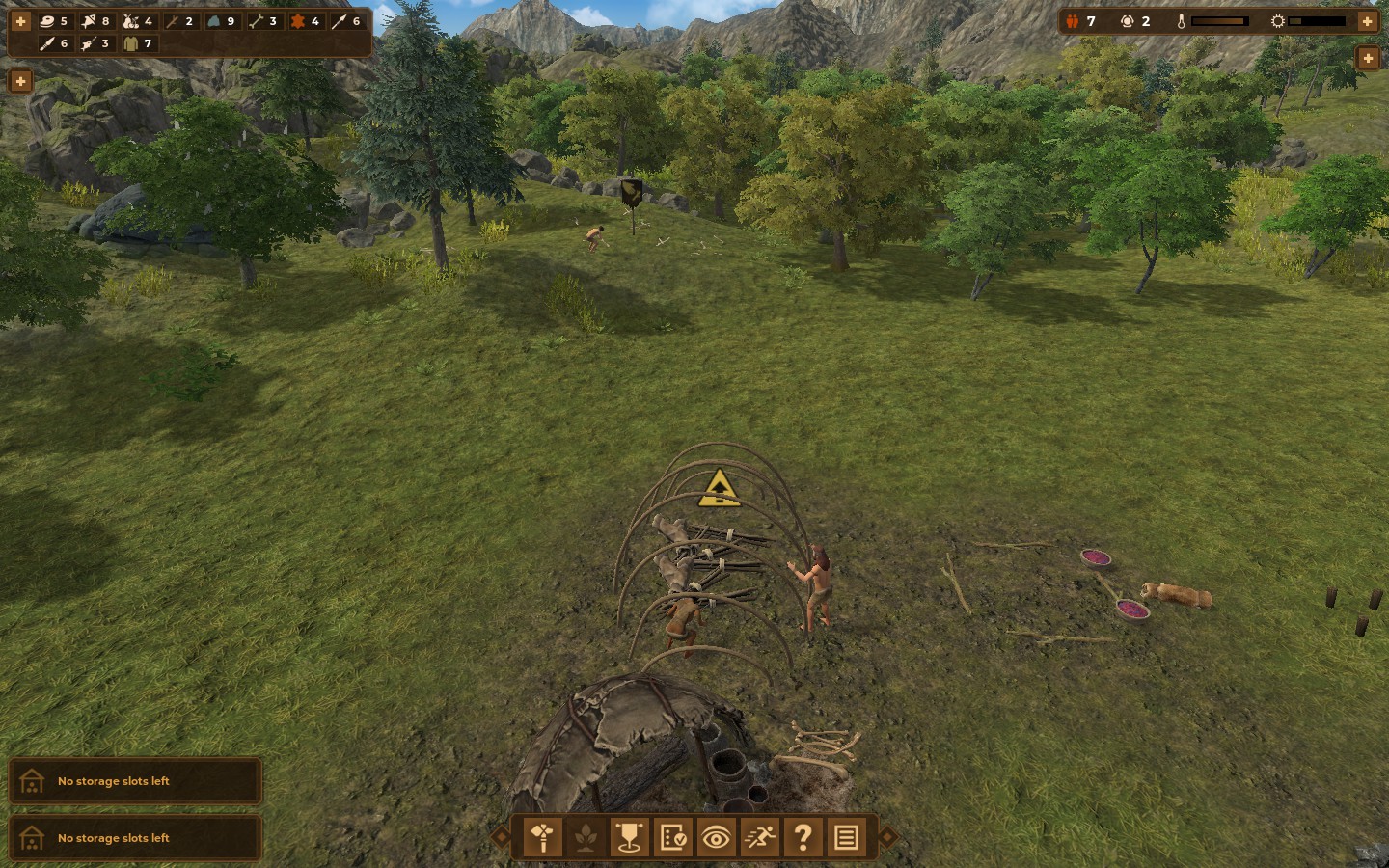1389x868 pixels.
Task: Open the build menu with the hammer icon
Action: pos(543,837)
